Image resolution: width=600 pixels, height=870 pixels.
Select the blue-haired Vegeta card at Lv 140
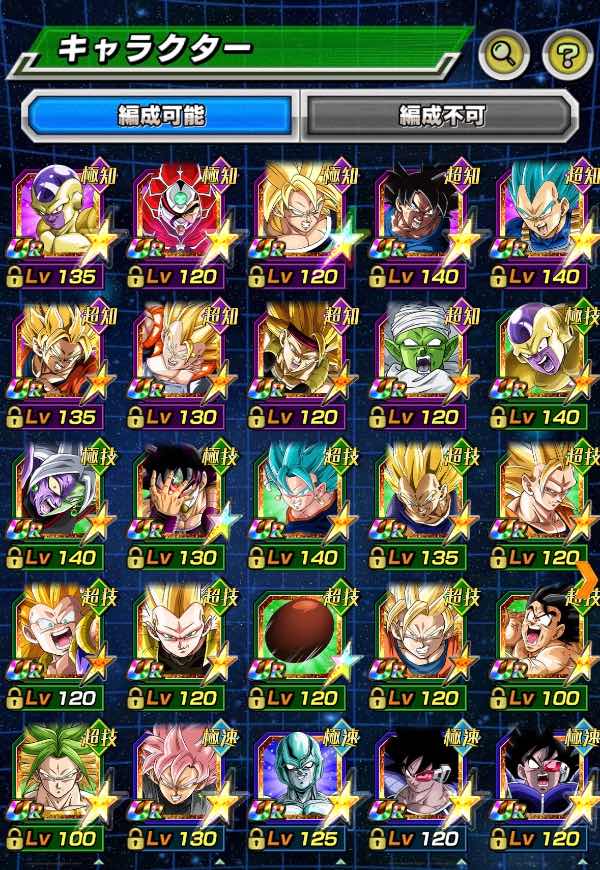click(544, 218)
